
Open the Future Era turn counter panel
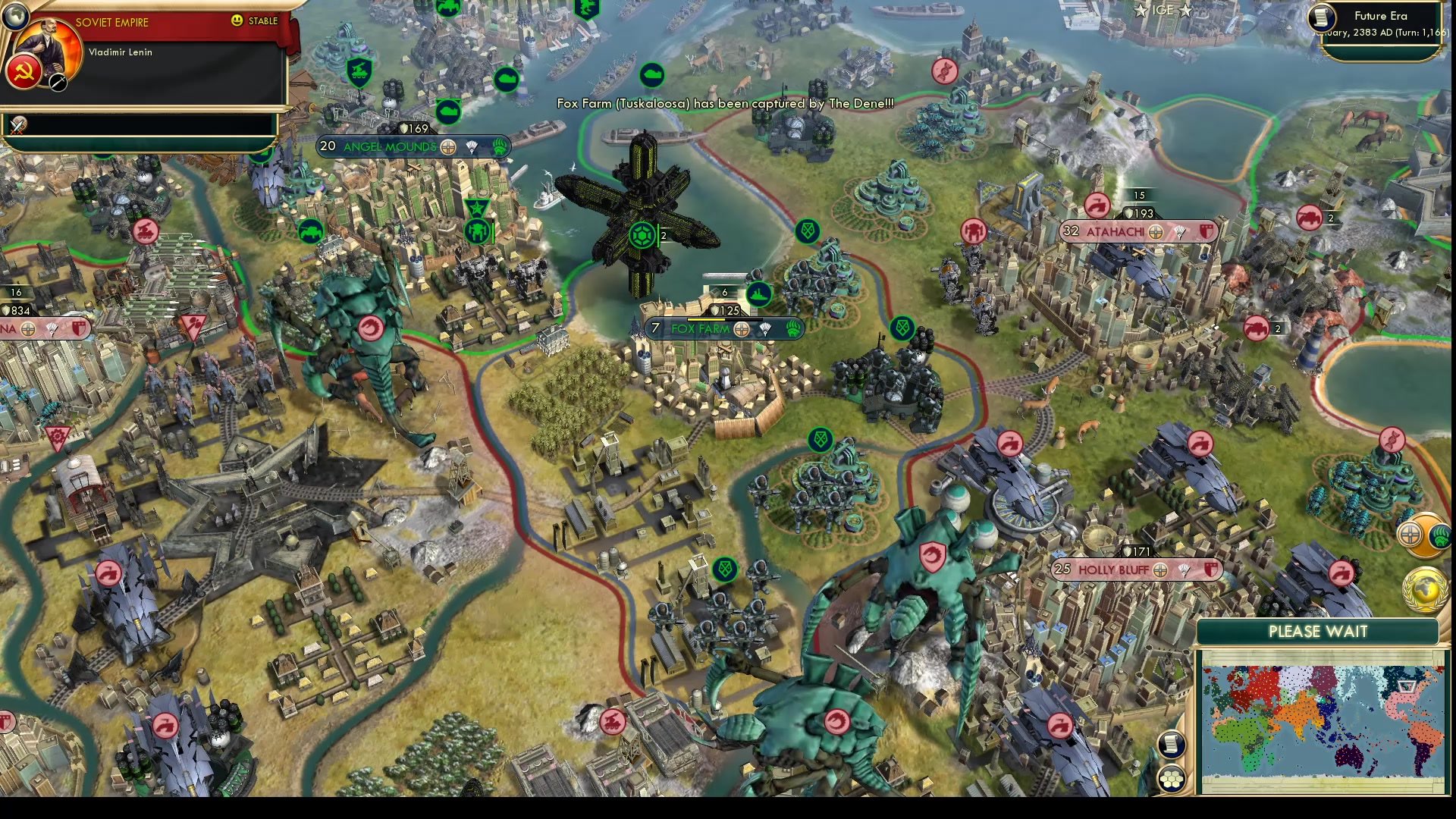click(x=1382, y=24)
